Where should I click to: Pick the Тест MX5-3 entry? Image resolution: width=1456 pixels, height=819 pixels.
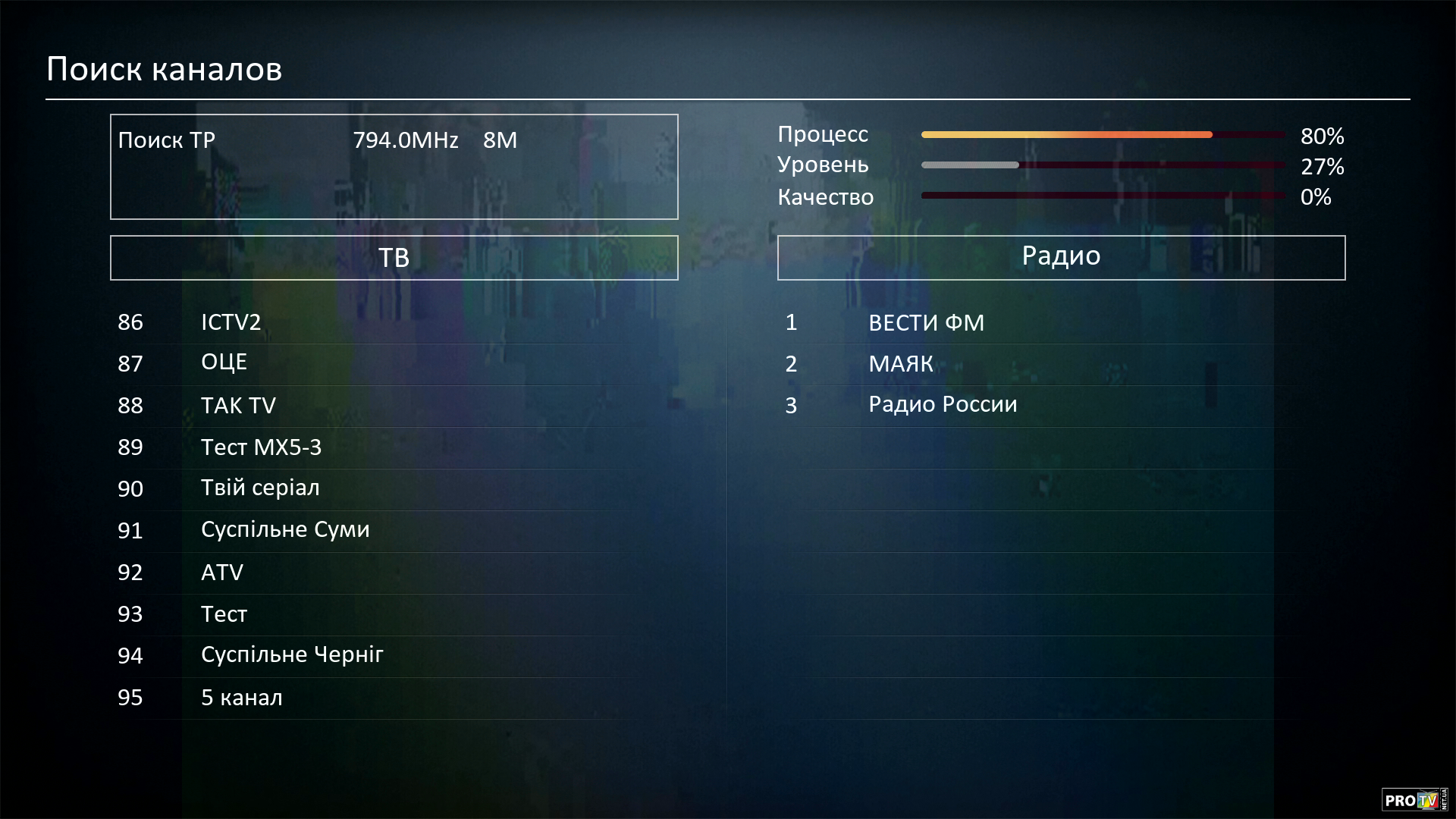coord(261,447)
